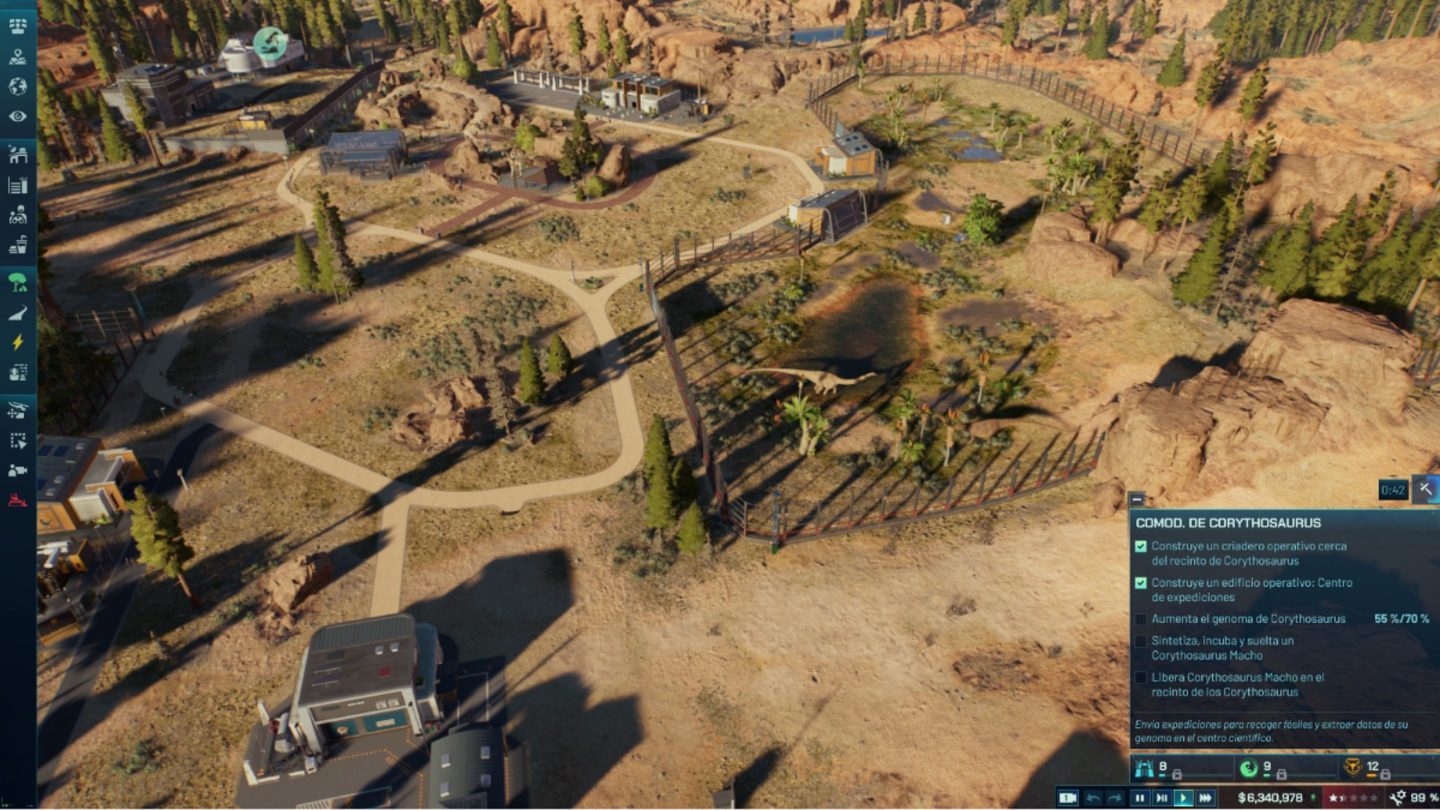Activate fast-forward game speed
Viewport: 1440px width, 810px height.
tap(1206, 796)
